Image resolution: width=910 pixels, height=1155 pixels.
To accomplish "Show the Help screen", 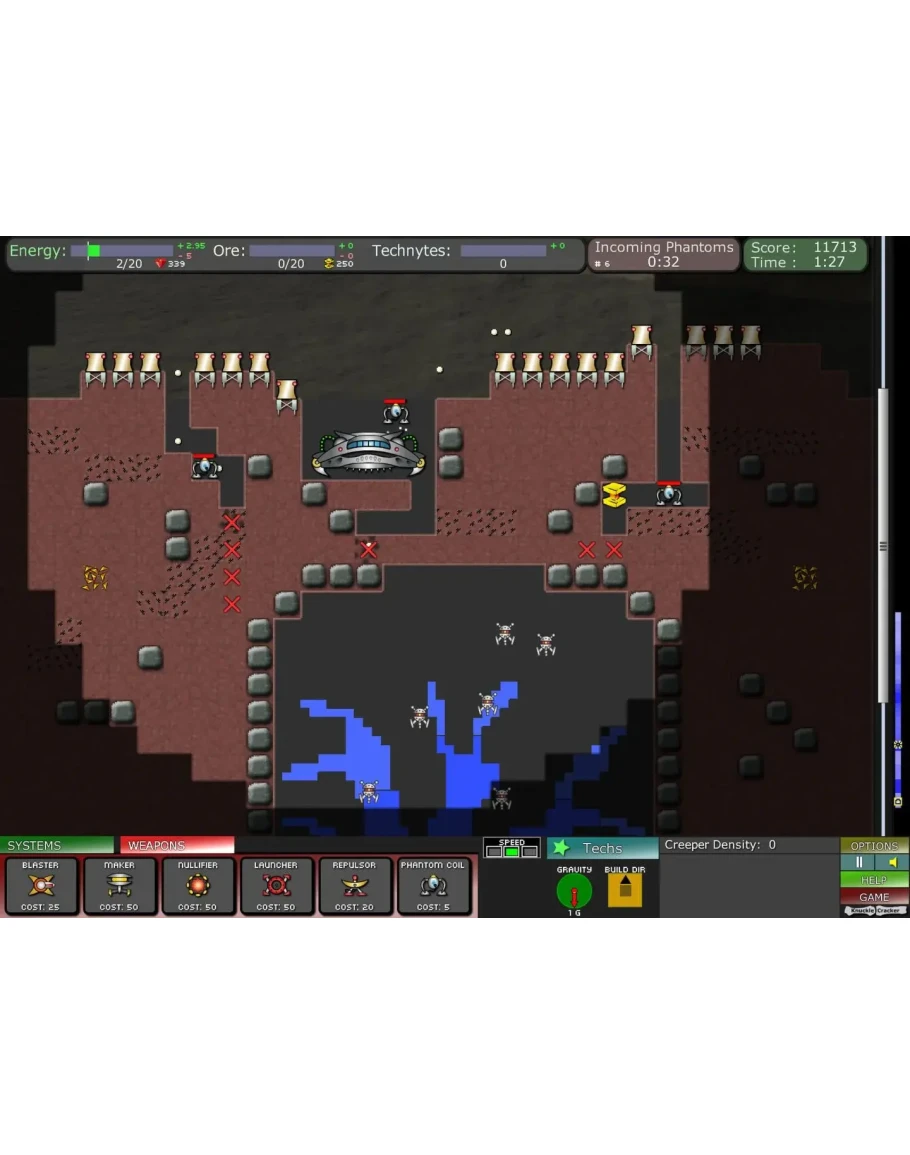I will point(874,880).
